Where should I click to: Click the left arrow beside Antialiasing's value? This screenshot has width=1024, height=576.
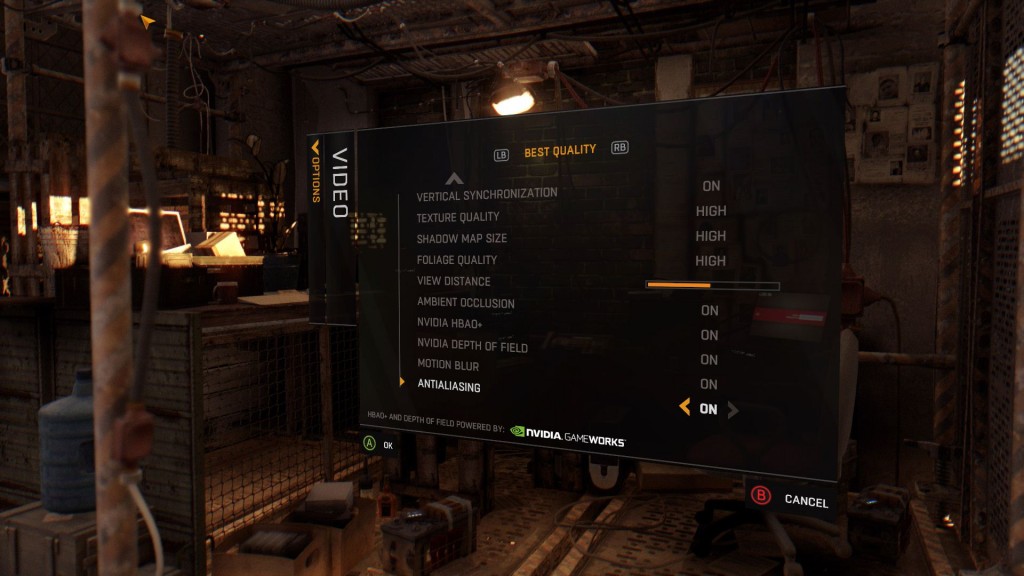click(684, 407)
